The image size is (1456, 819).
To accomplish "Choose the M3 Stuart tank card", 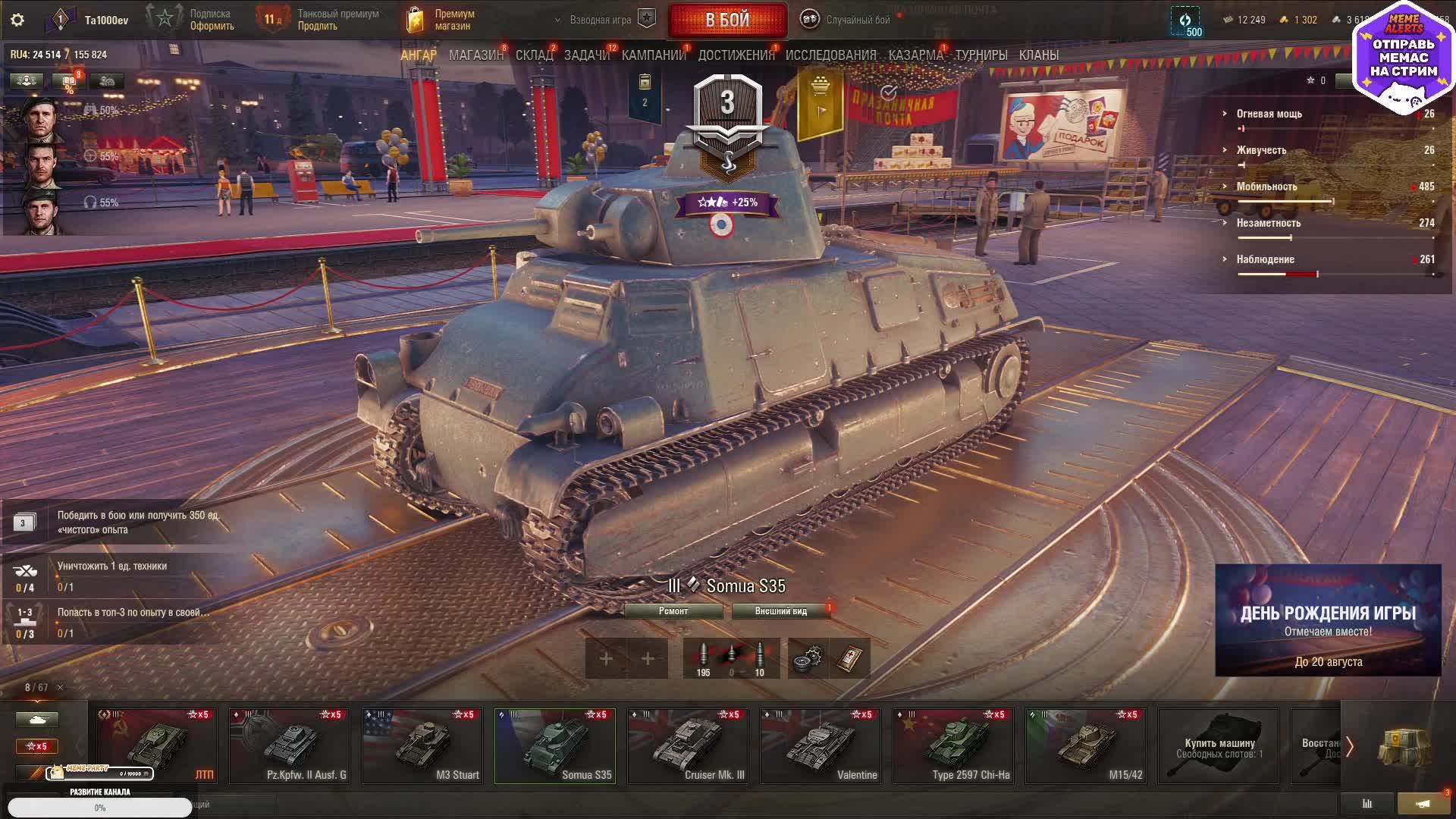I will [422, 745].
